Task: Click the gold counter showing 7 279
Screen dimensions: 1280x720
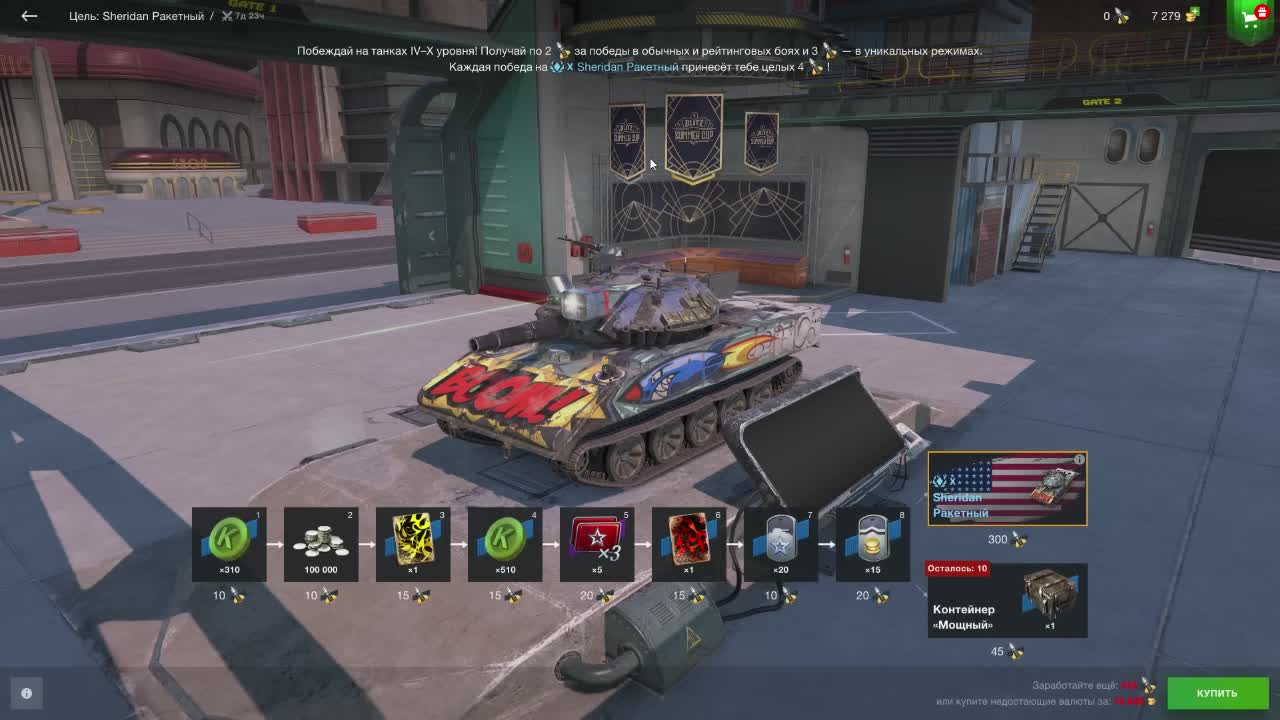Action: point(1170,16)
